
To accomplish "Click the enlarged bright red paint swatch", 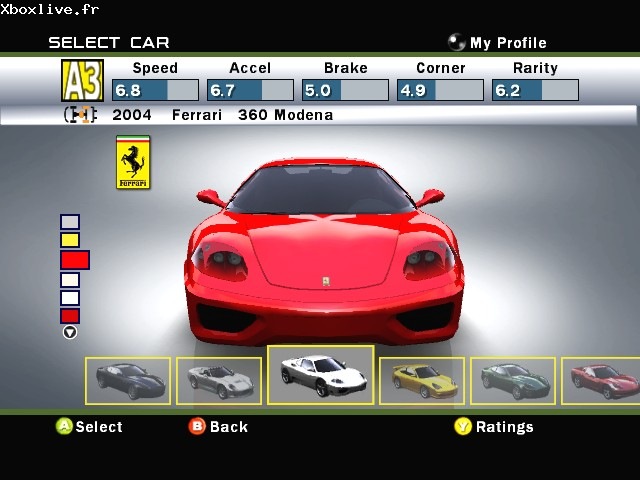I will [x=75, y=260].
